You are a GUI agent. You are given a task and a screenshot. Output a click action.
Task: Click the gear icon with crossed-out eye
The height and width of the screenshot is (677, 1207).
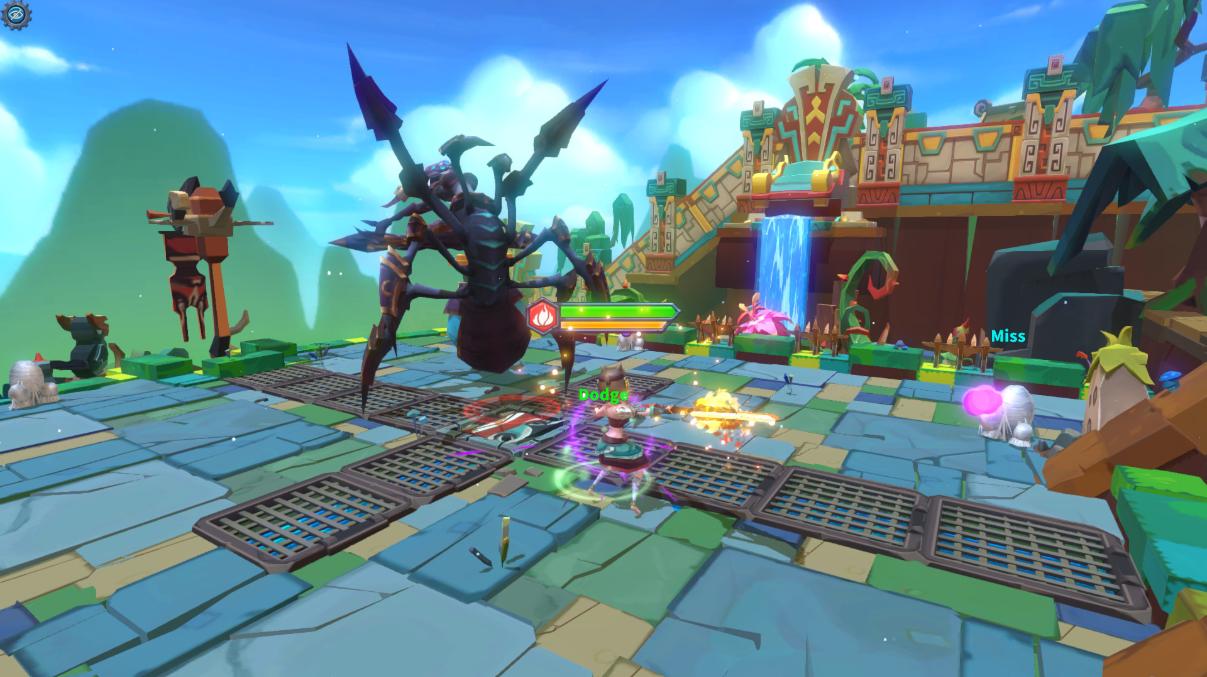[x=16, y=15]
